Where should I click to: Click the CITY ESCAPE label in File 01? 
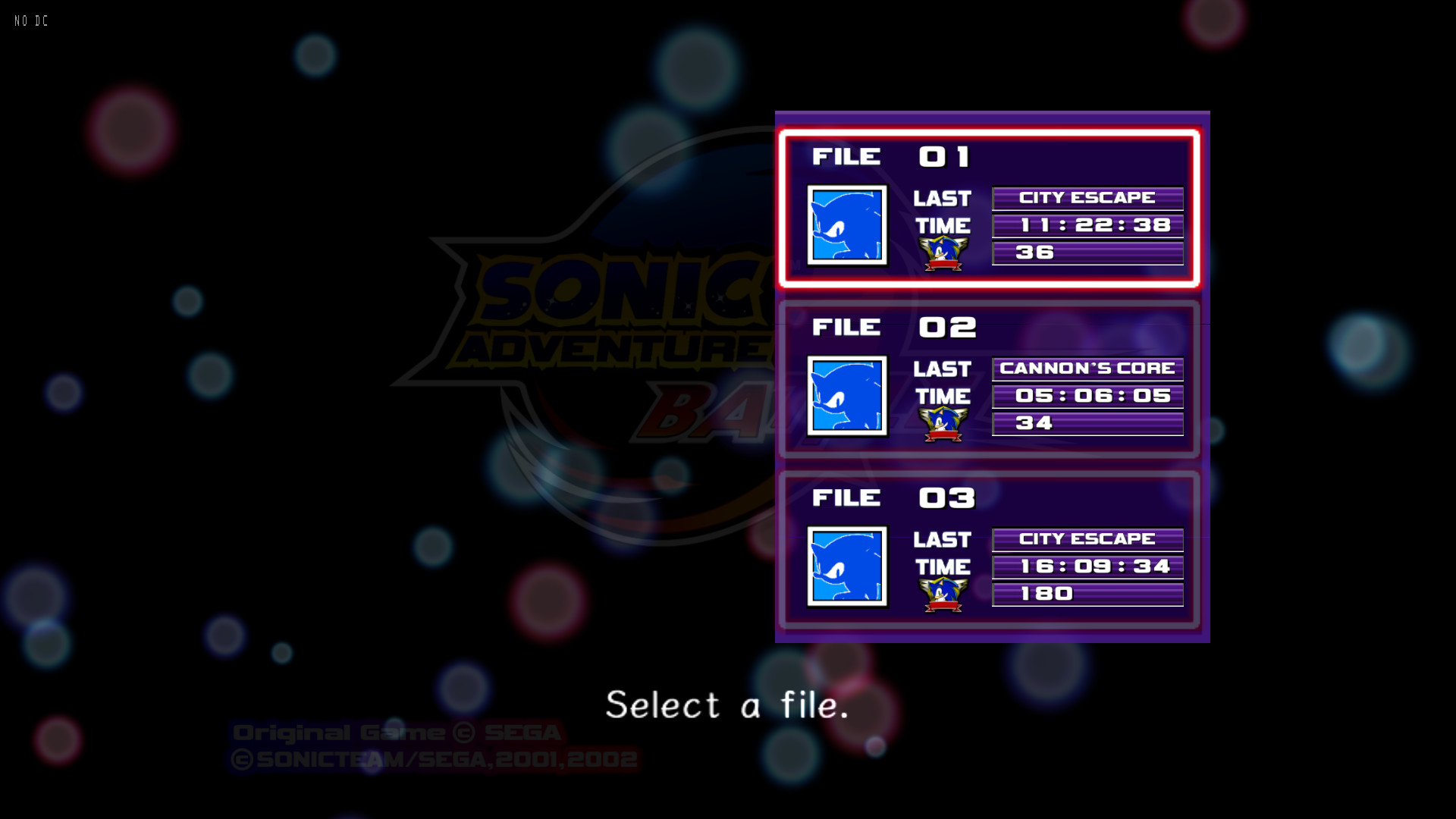tap(1087, 198)
